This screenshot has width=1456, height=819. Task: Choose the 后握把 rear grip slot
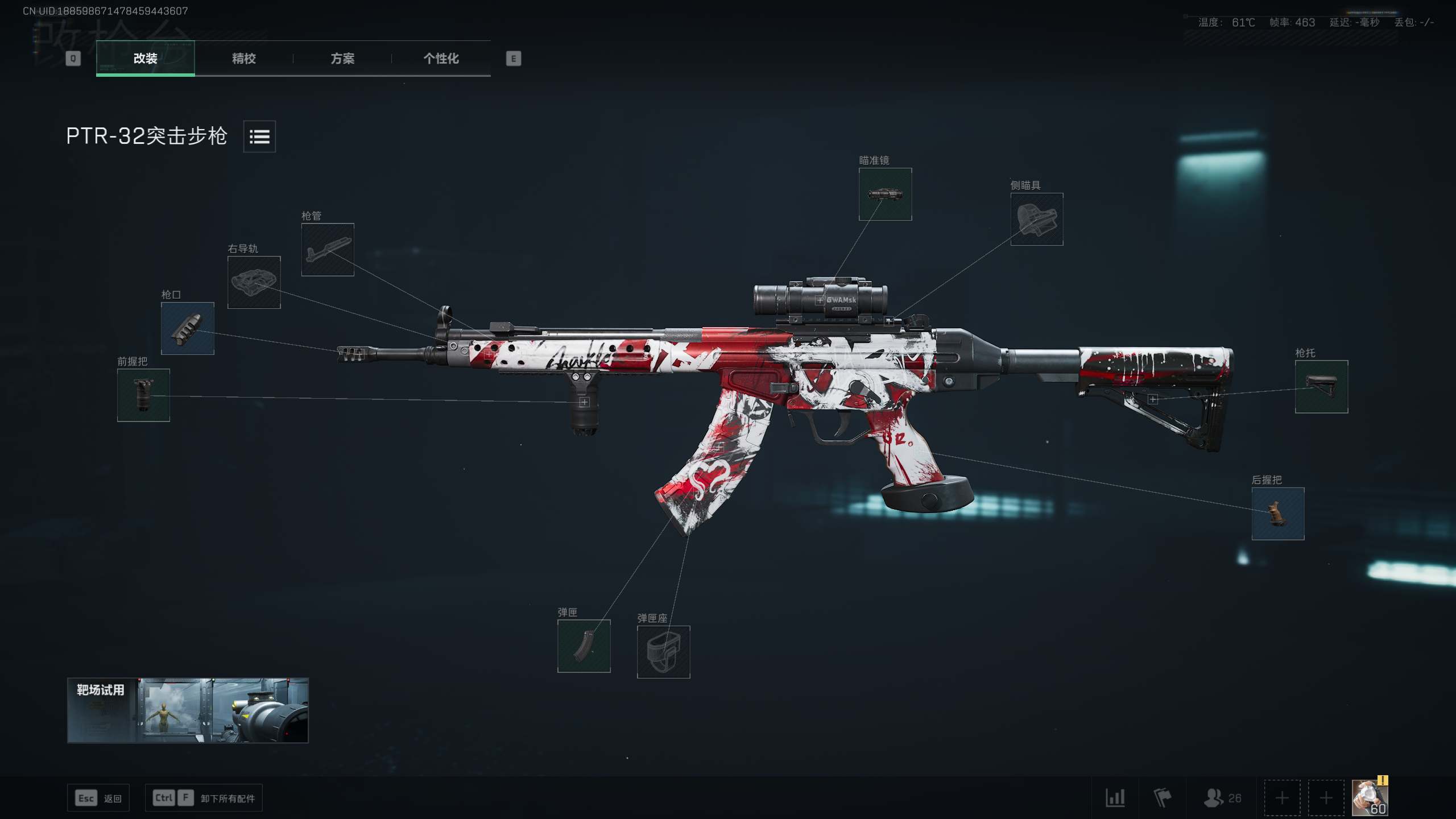(x=1277, y=514)
